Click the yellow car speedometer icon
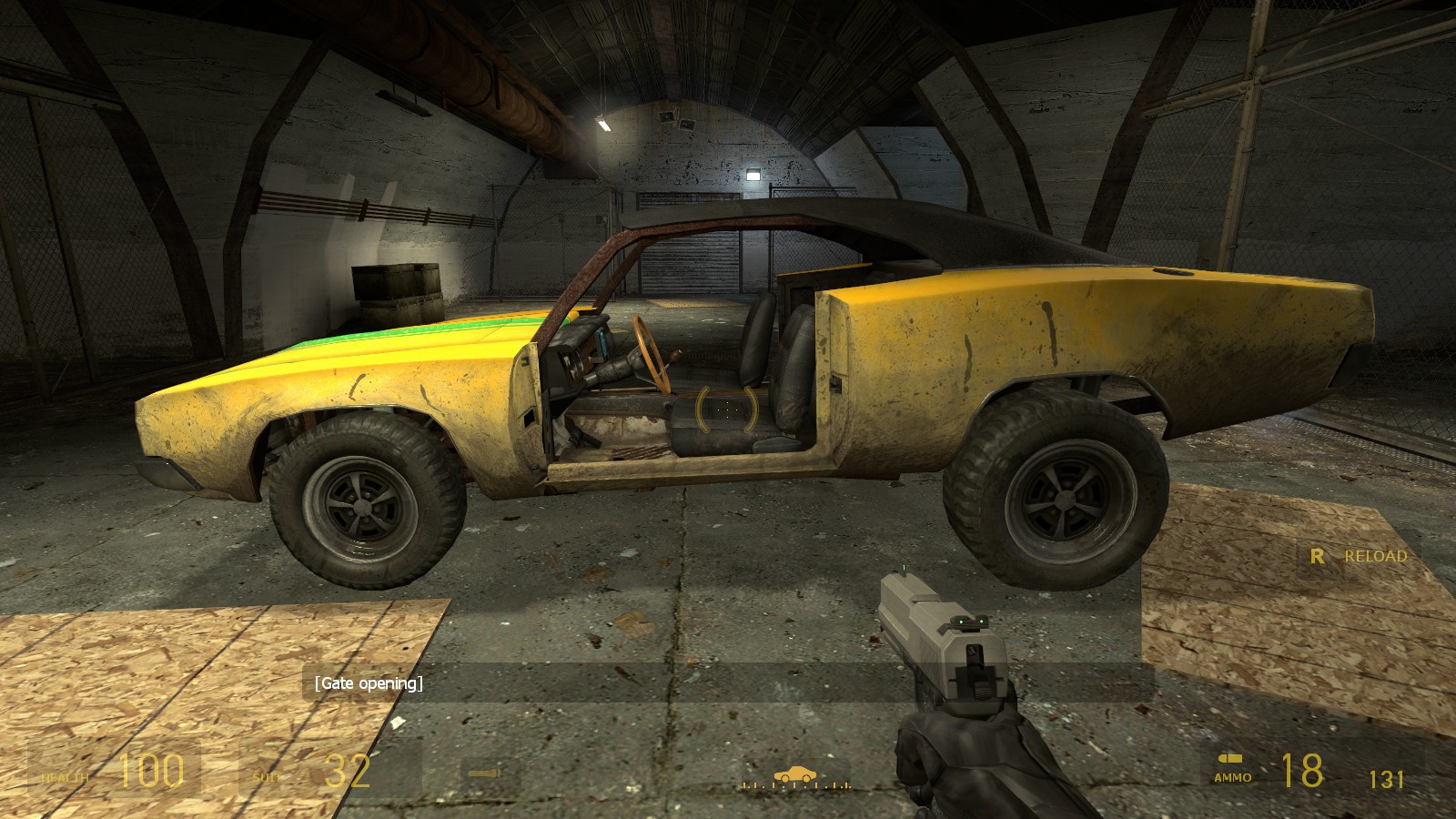1456x819 pixels. tap(795, 773)
